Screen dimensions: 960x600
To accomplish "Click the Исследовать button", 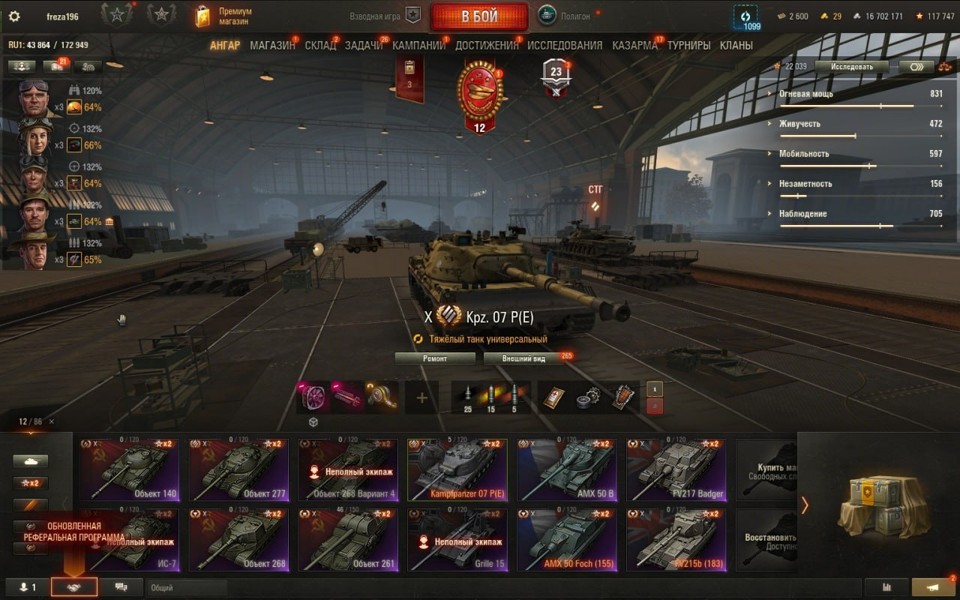I will tap(851, 67).
